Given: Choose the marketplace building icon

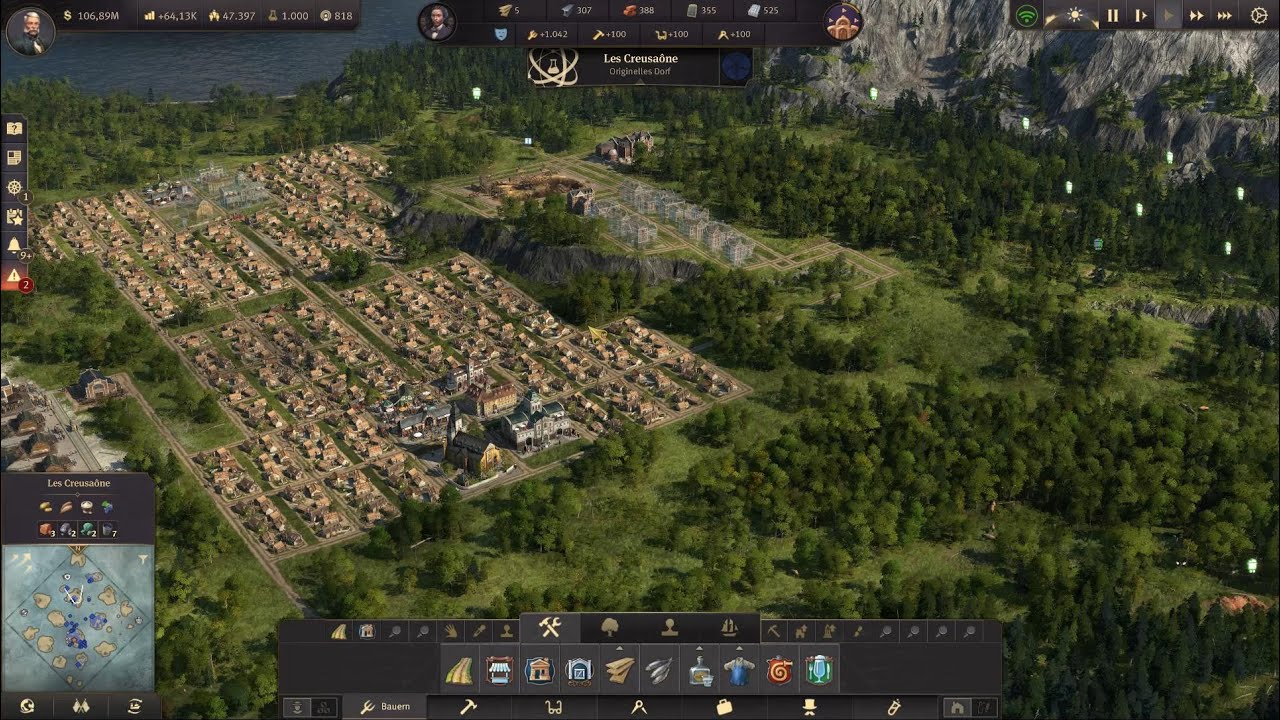Looking at the screenshot, I should pos(499,670).
